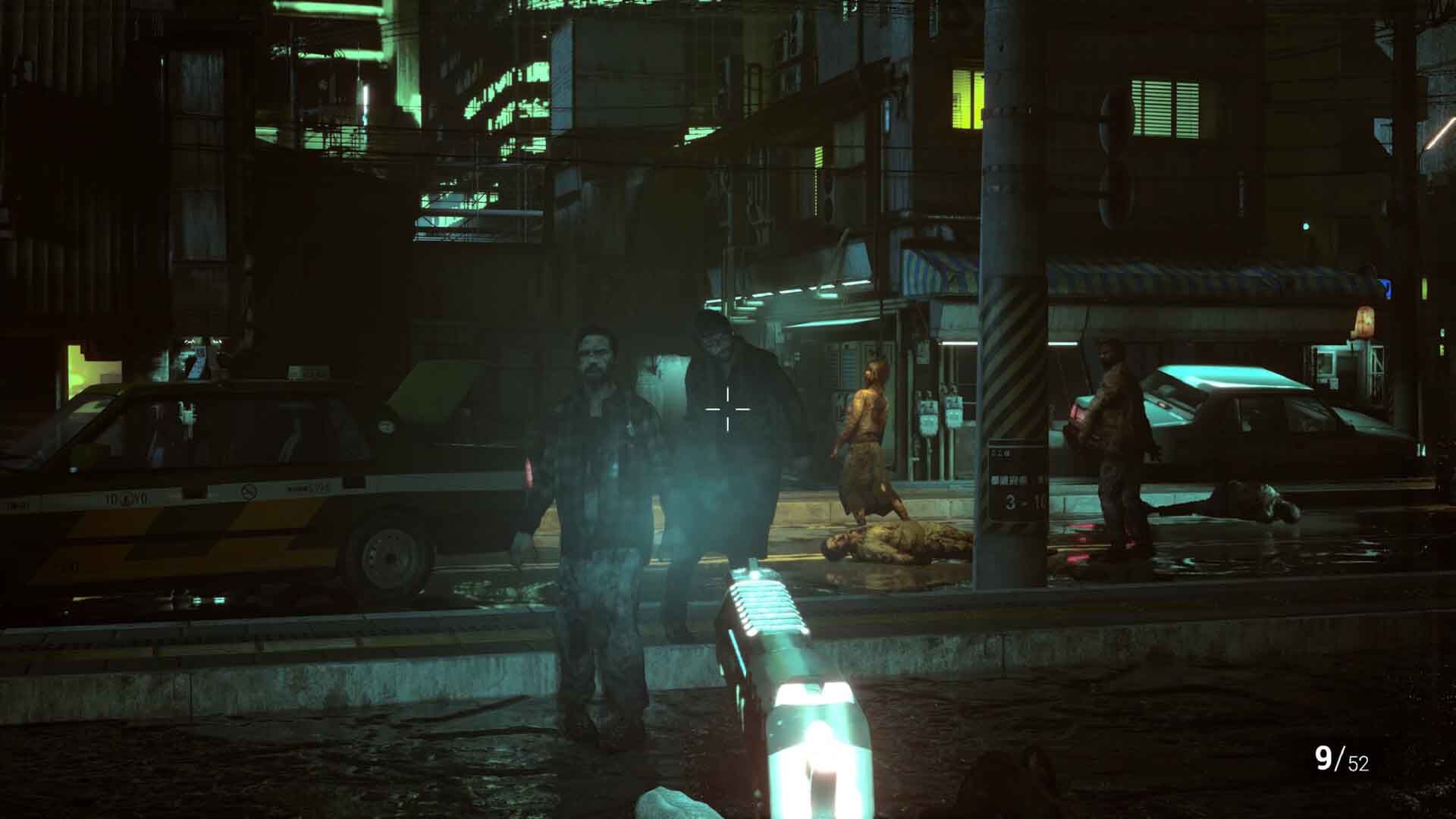Click the crosshair at screen center

[x=729, y=409]
